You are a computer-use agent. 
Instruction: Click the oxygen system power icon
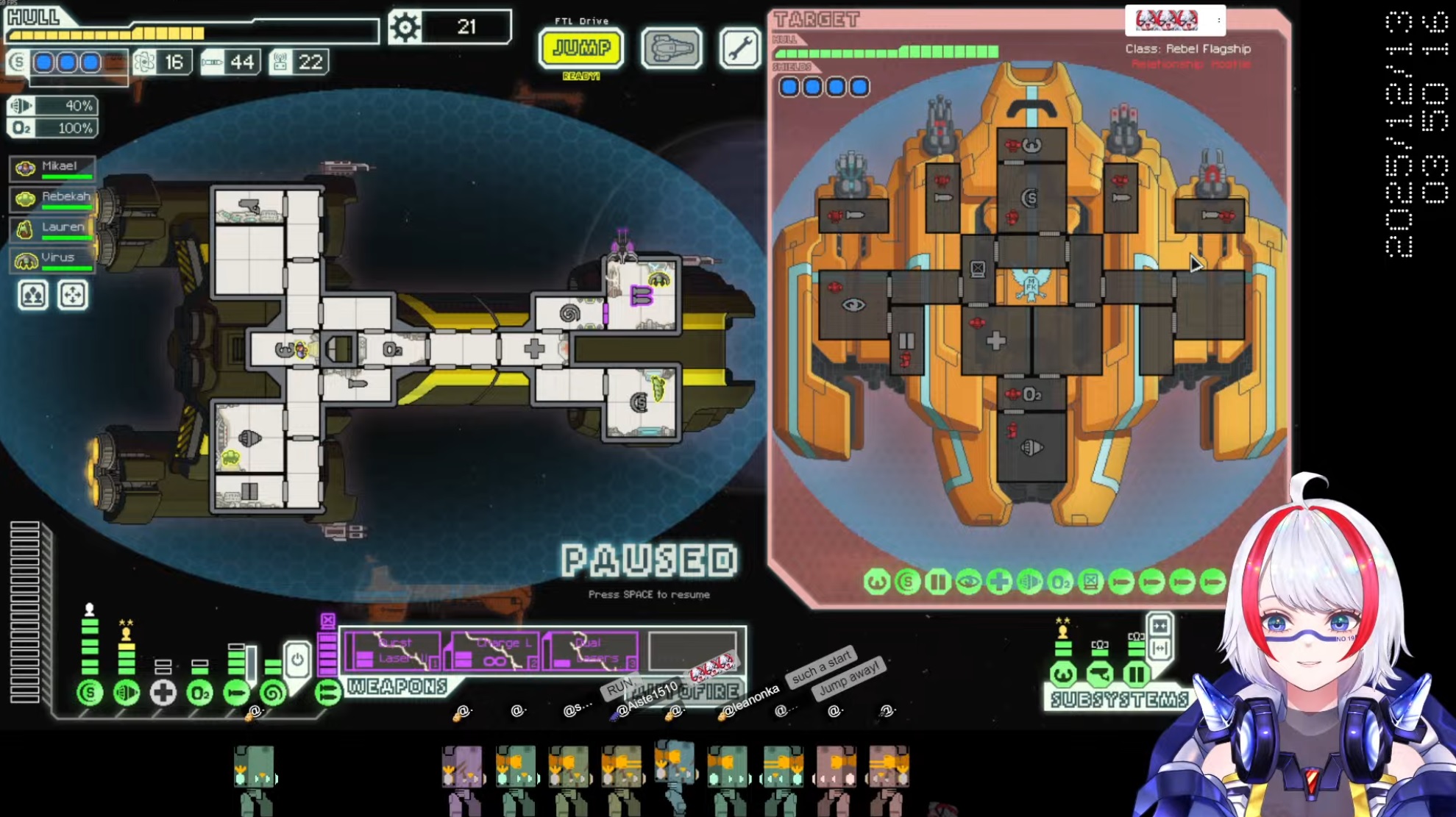199,693
